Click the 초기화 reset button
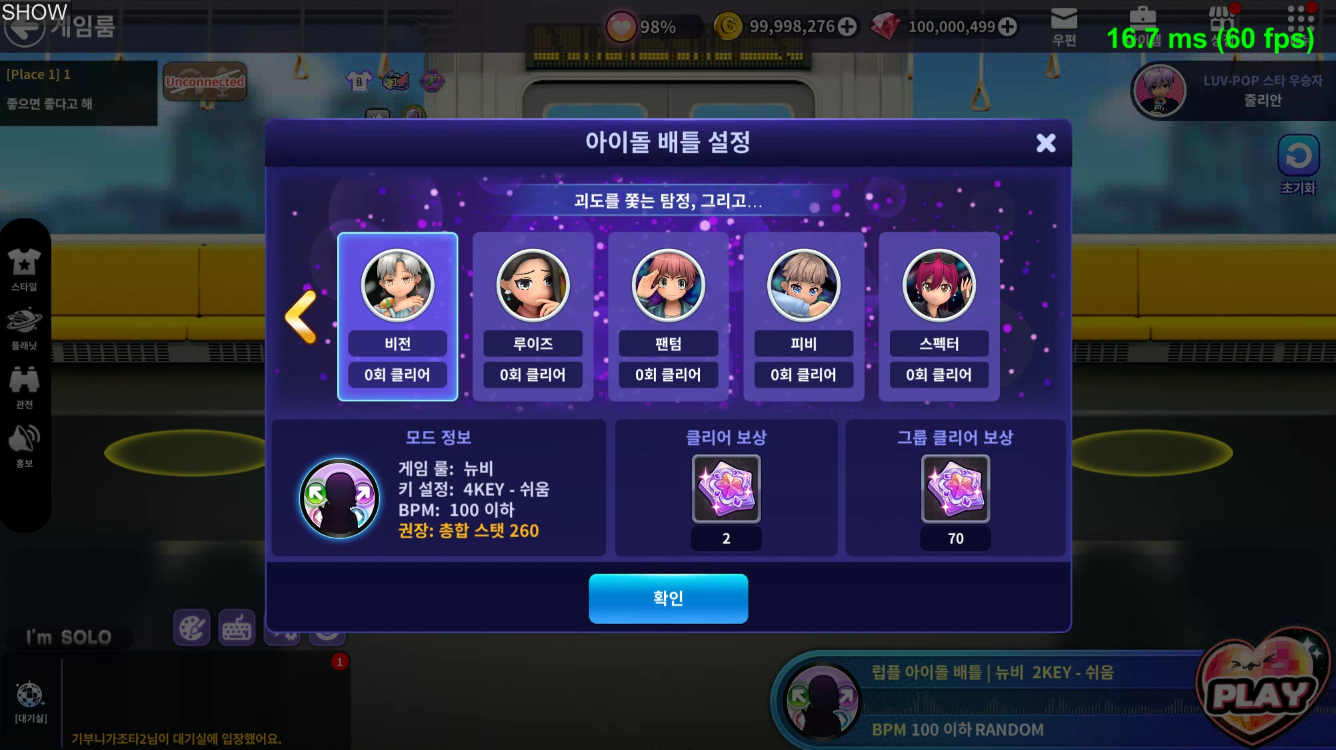The width and height of the screenshot is (1336, 750). click(1298, 163)
